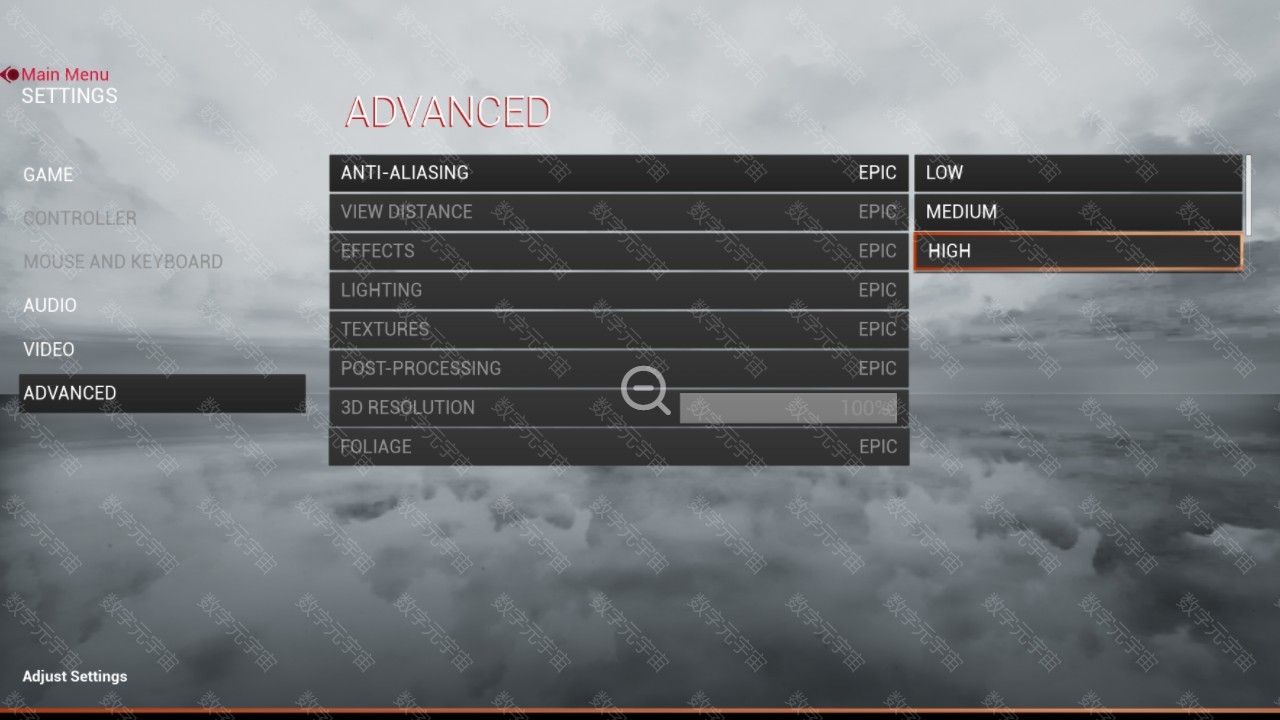Open the Video settings section

pyautogui.click(x=49, y=349)
